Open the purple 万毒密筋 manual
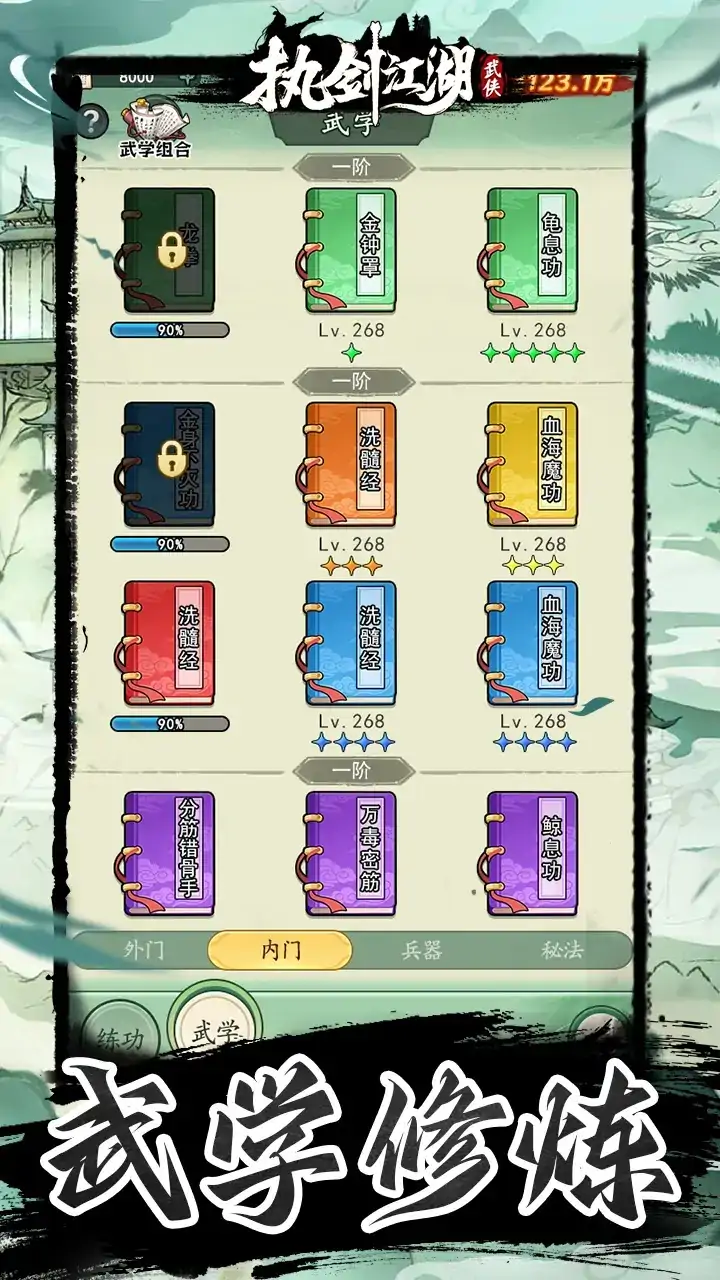720x1280 pixels. tap(350, 853)
